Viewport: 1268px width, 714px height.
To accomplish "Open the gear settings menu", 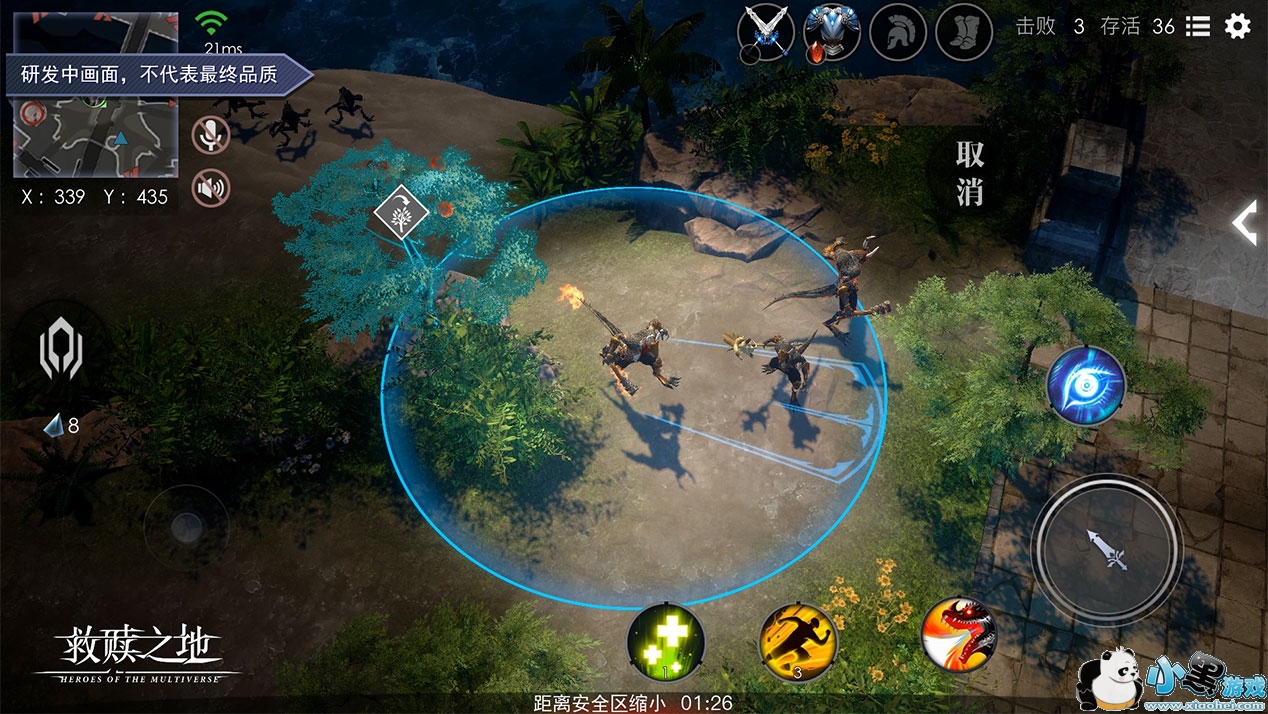I will [x=1238, y=26].
